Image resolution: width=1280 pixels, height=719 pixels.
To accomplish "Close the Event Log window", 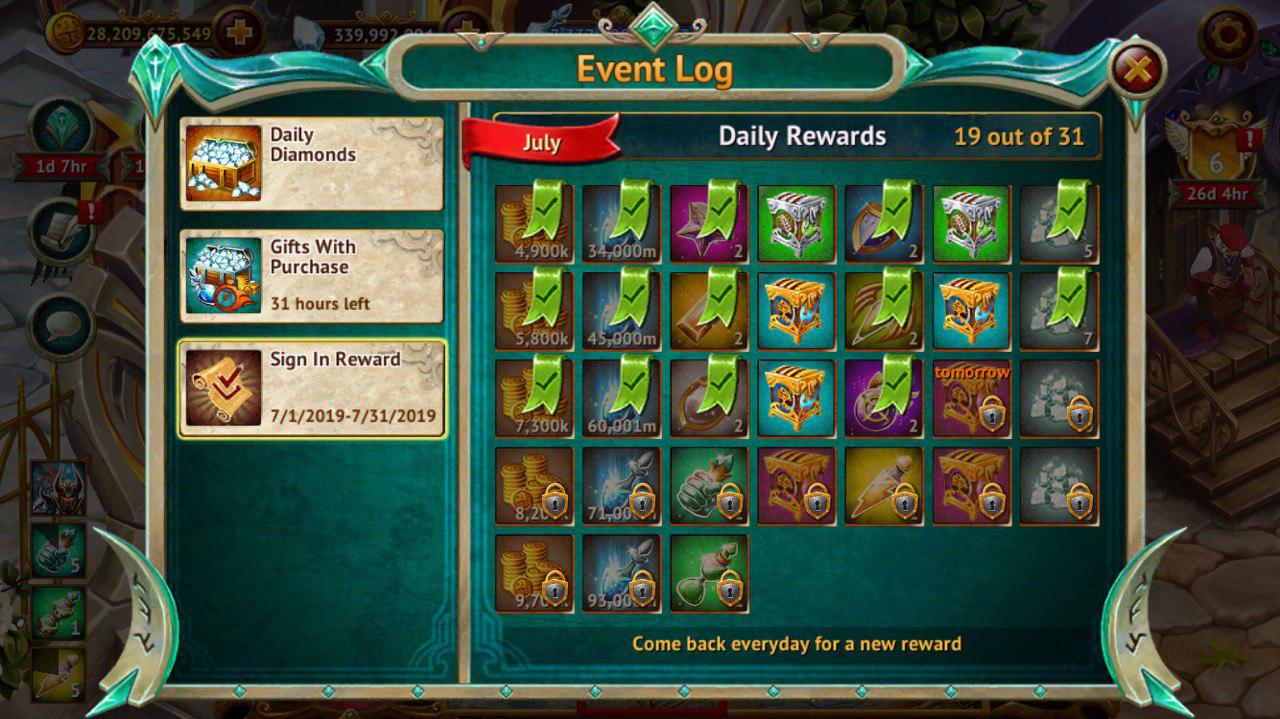I will point(1138,69).
